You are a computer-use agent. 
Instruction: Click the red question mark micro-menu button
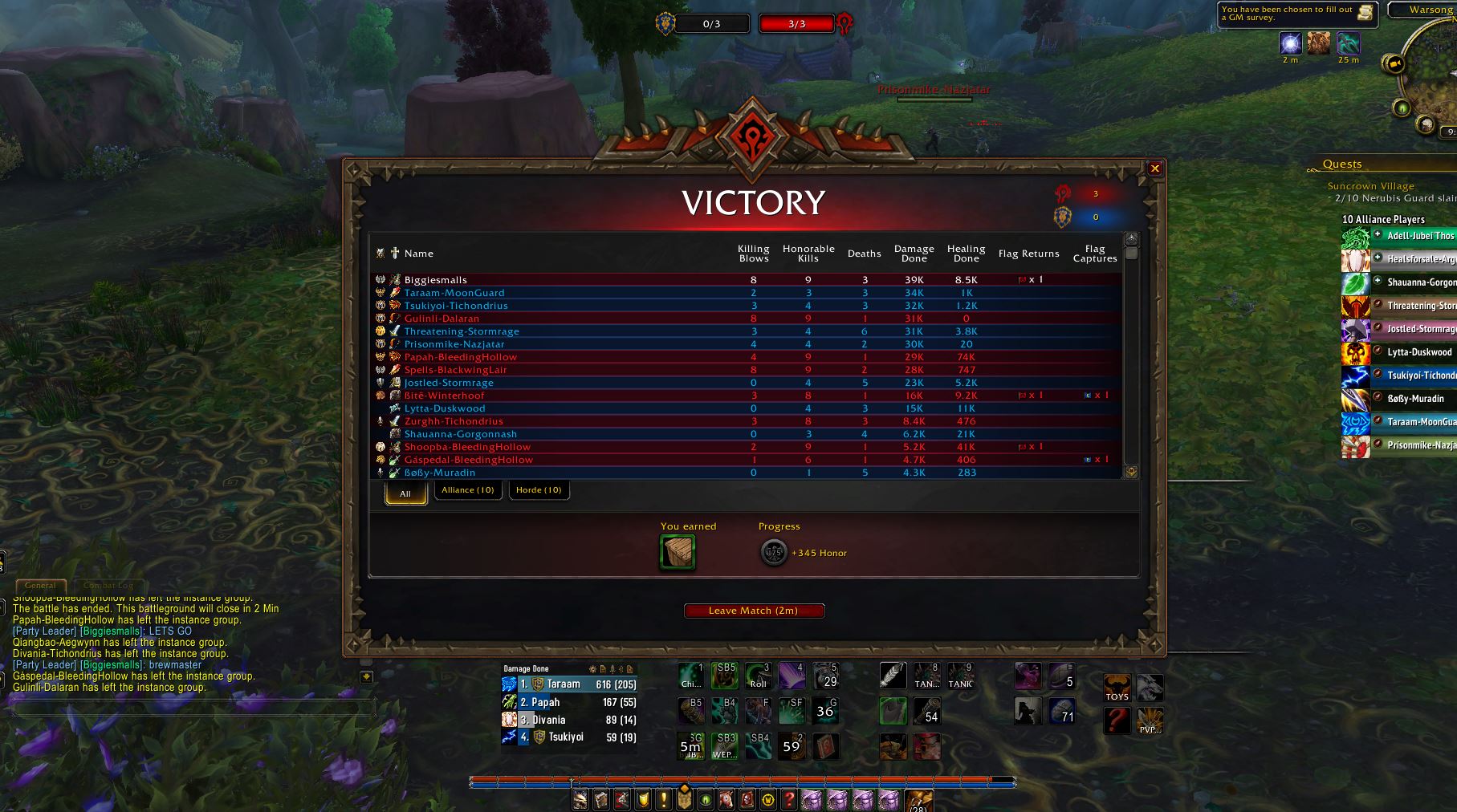click(x=789, y=800)
